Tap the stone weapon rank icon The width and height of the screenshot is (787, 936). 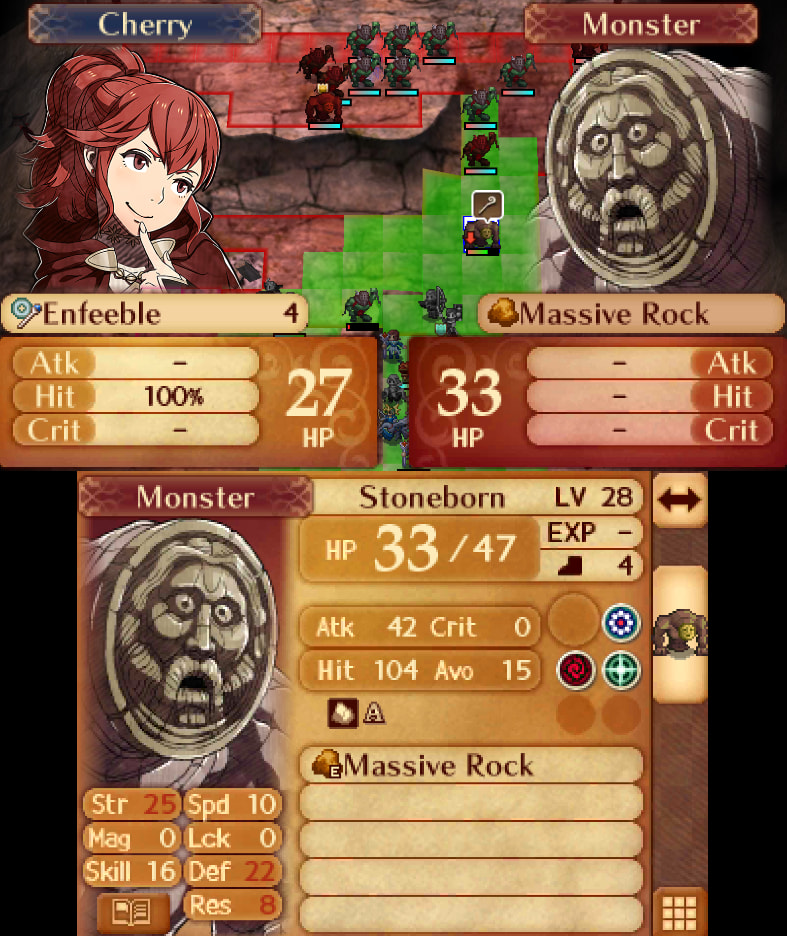(341, 714)
